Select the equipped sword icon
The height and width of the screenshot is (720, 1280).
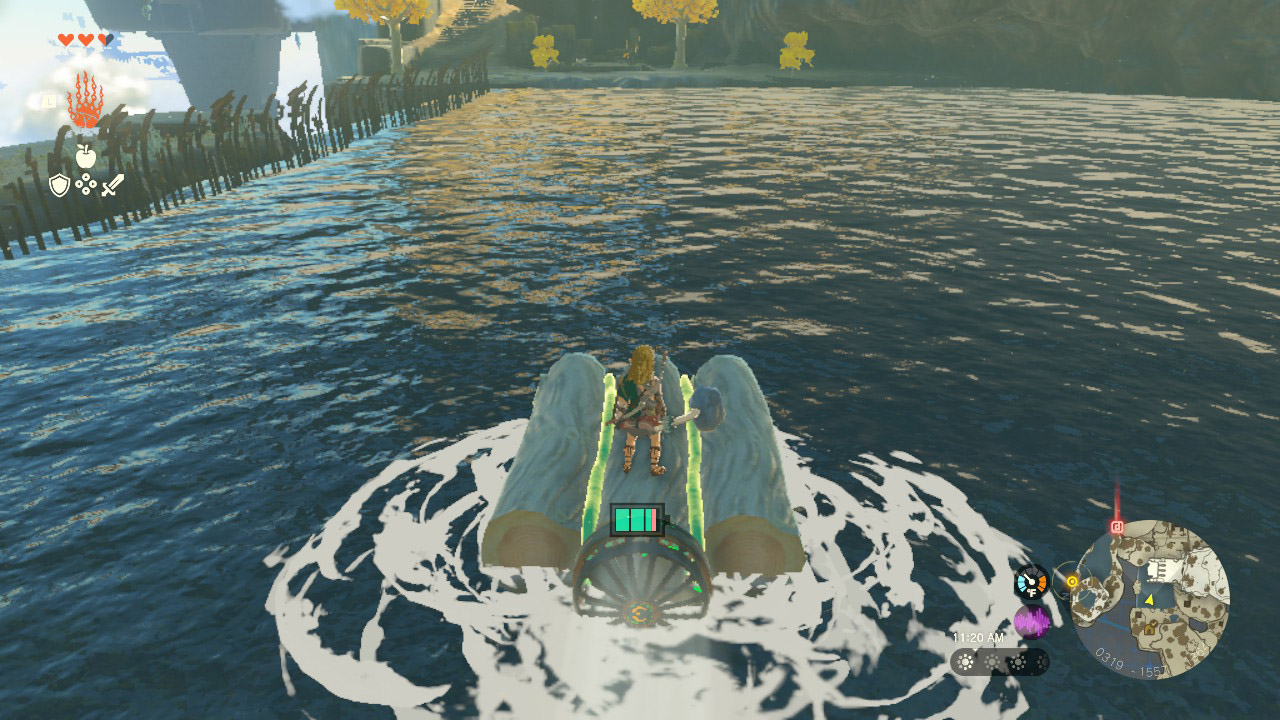113,186
